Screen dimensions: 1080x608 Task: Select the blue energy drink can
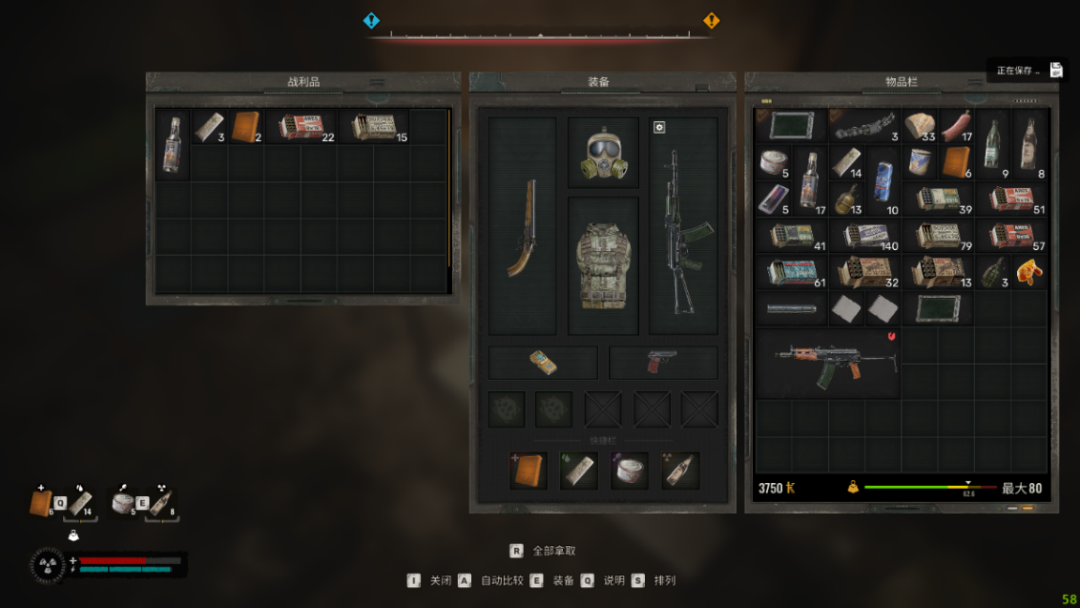point(884,162)
